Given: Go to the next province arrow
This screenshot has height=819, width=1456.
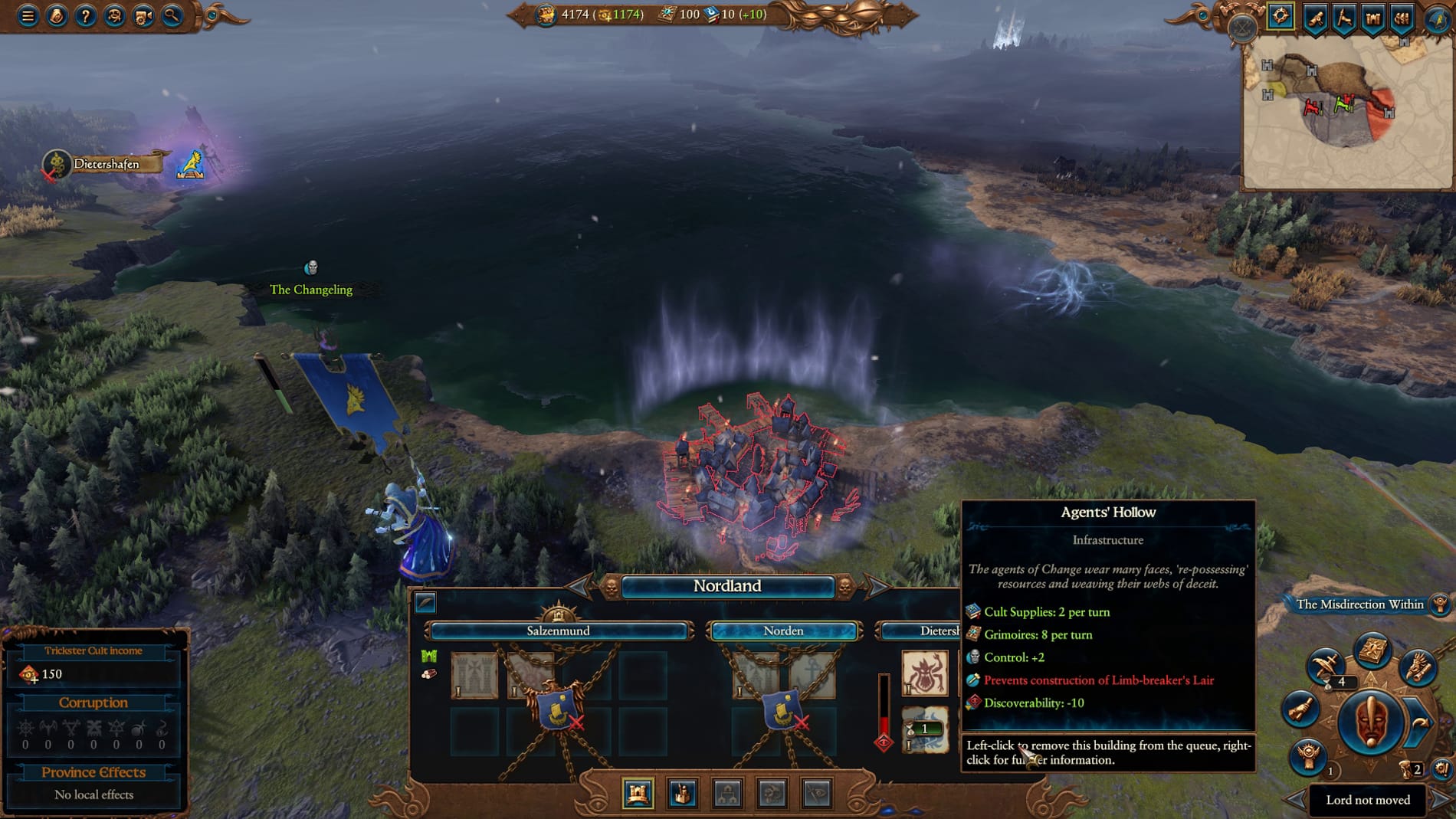Looking at the screenshot, I should [x=877, y=588].
